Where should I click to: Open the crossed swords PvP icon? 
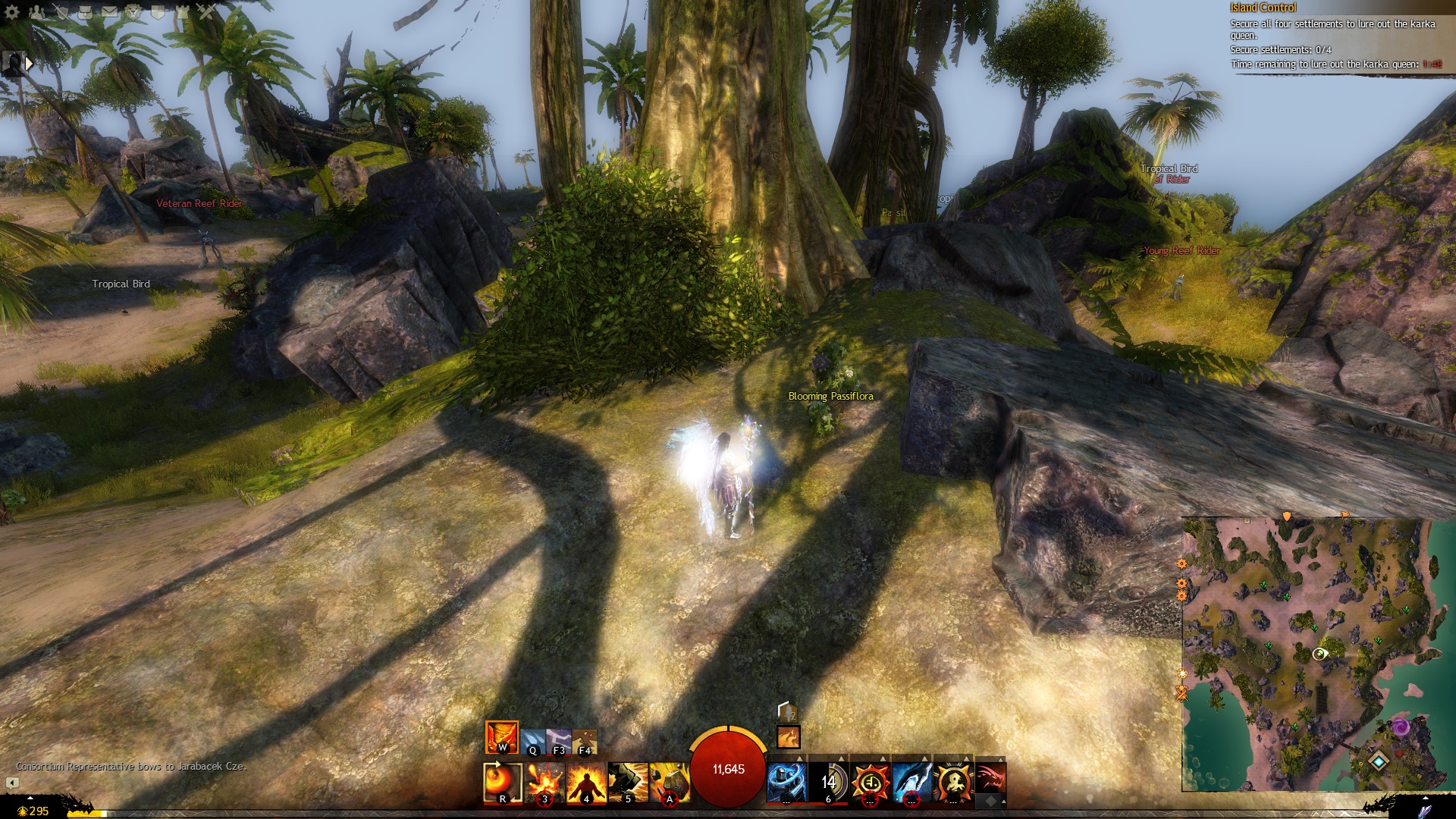206,11
